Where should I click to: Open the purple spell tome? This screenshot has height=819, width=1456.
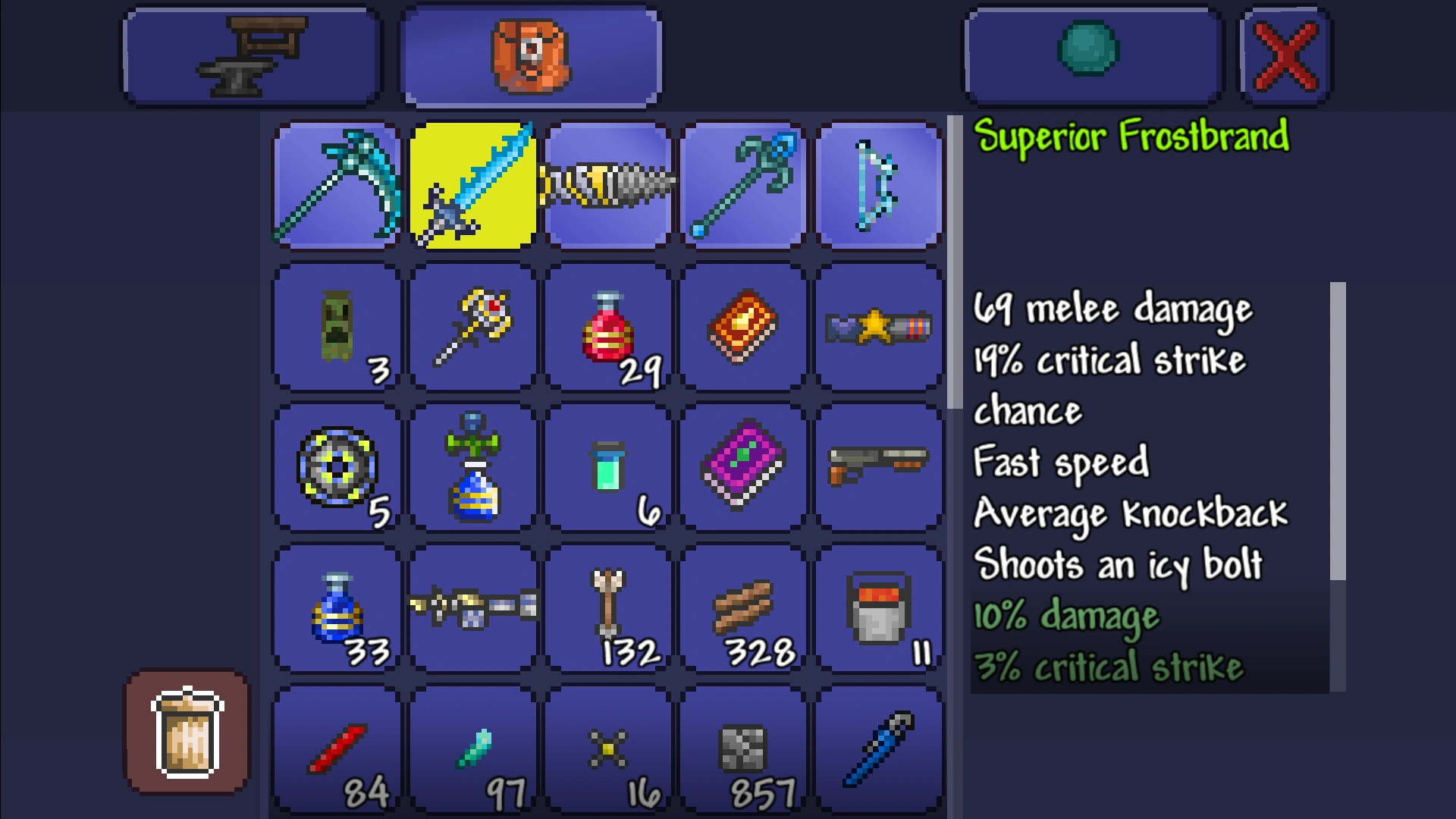[743, 467]
